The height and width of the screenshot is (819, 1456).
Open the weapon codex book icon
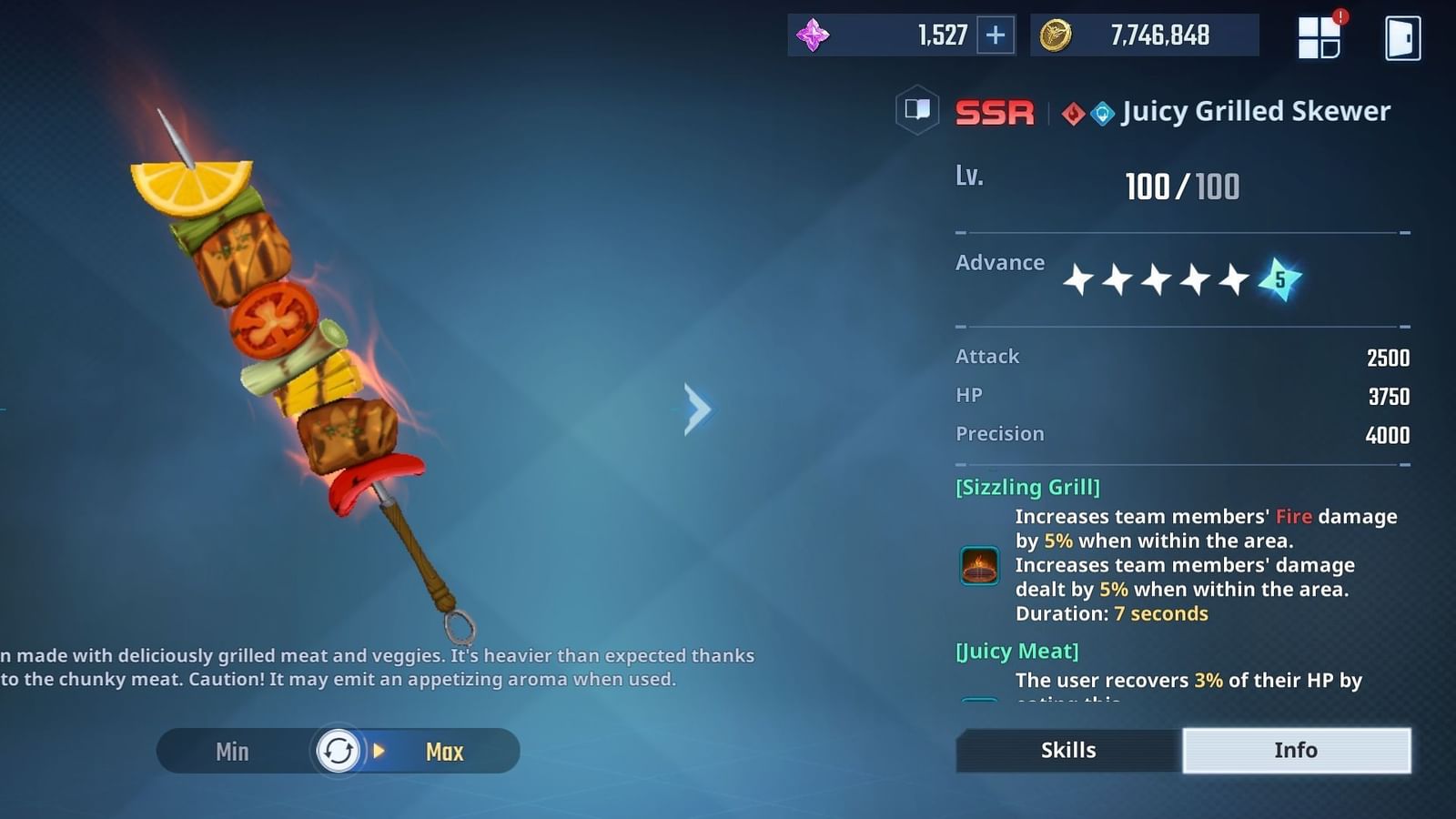917,111
